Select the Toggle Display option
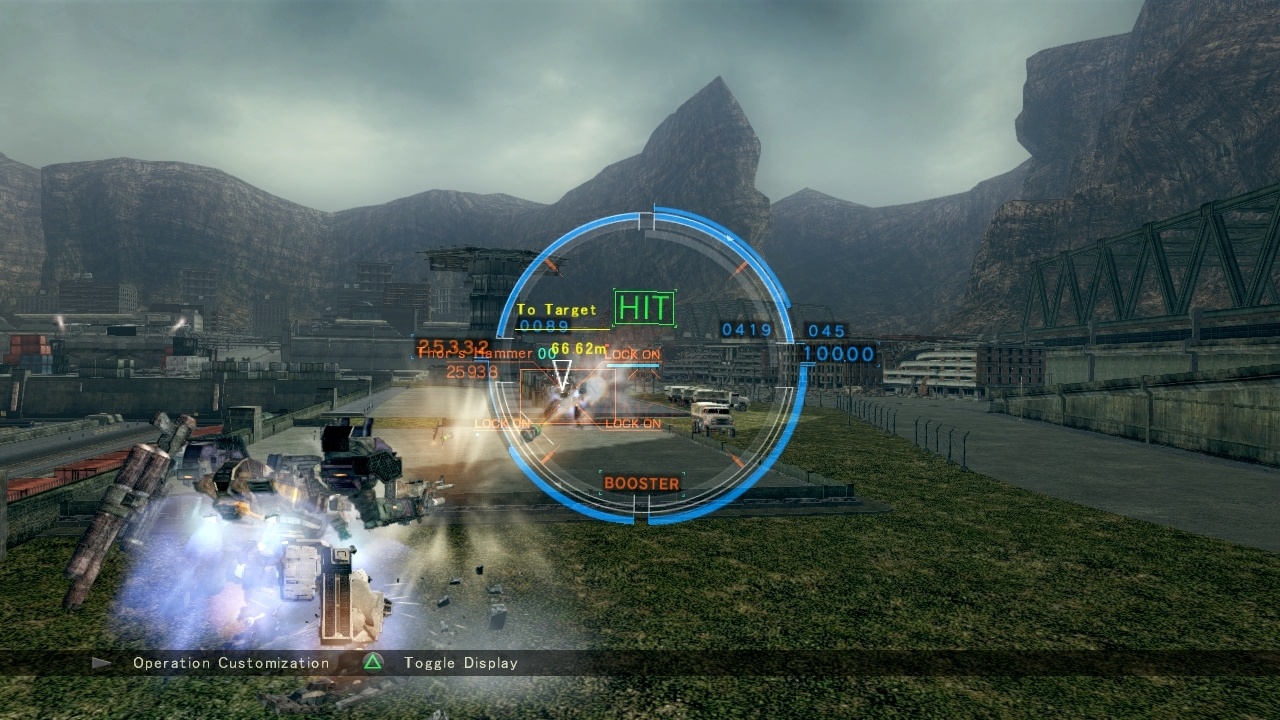This screenshot has width=1280, height=720. [460, 663]
